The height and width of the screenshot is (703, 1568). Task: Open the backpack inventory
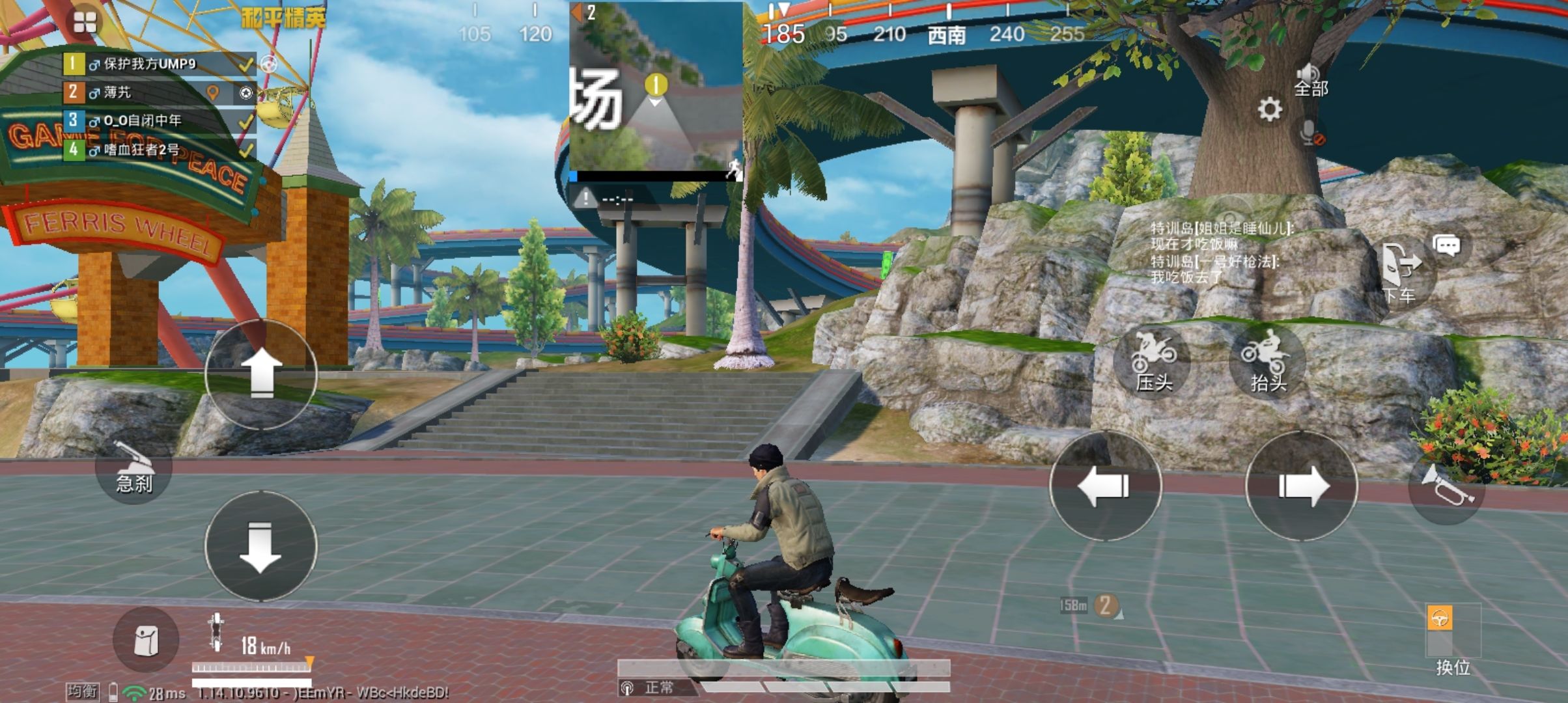[x=146, y=641]
